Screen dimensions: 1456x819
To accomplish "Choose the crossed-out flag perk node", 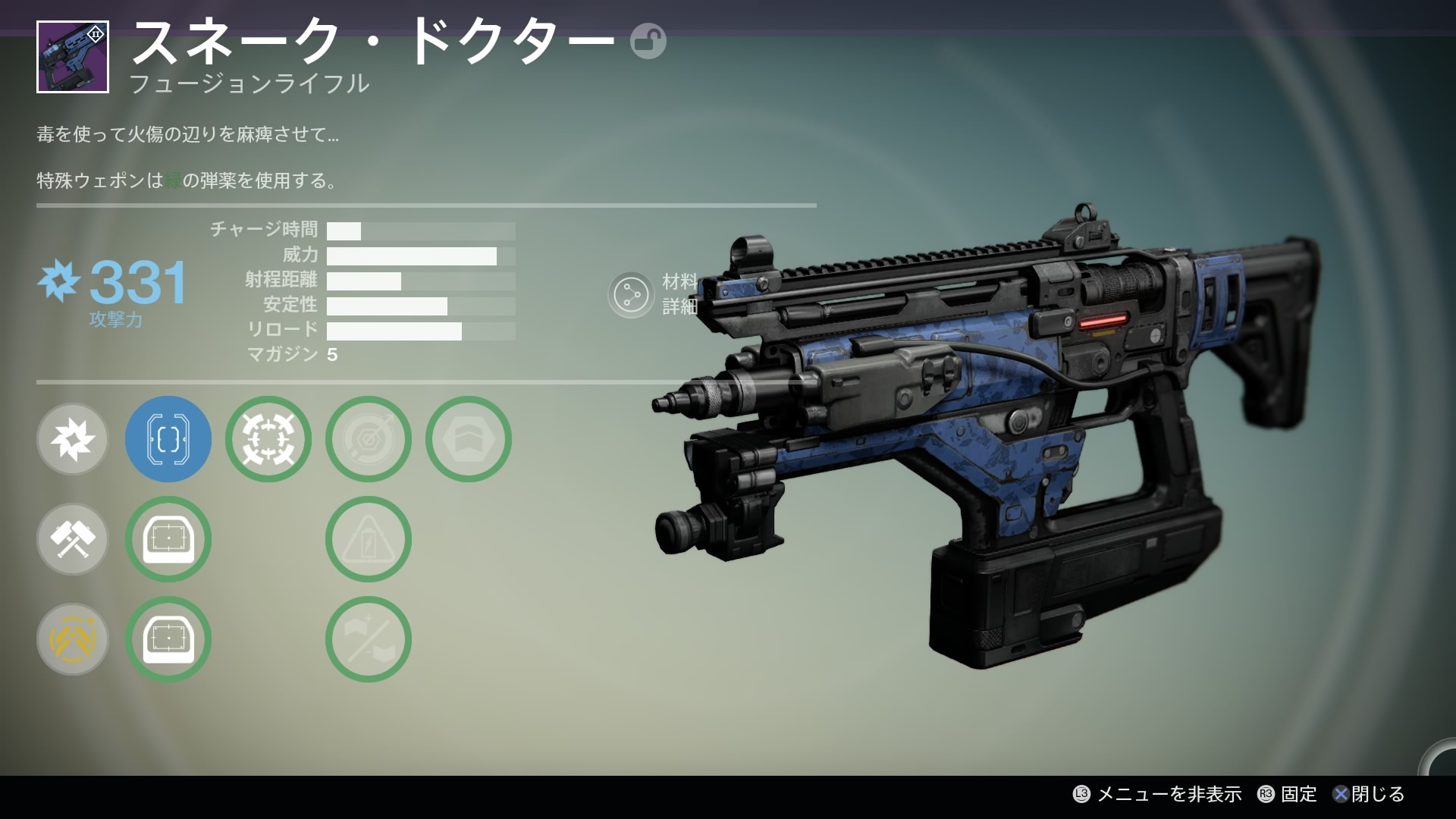I will (x=369, y=639).
